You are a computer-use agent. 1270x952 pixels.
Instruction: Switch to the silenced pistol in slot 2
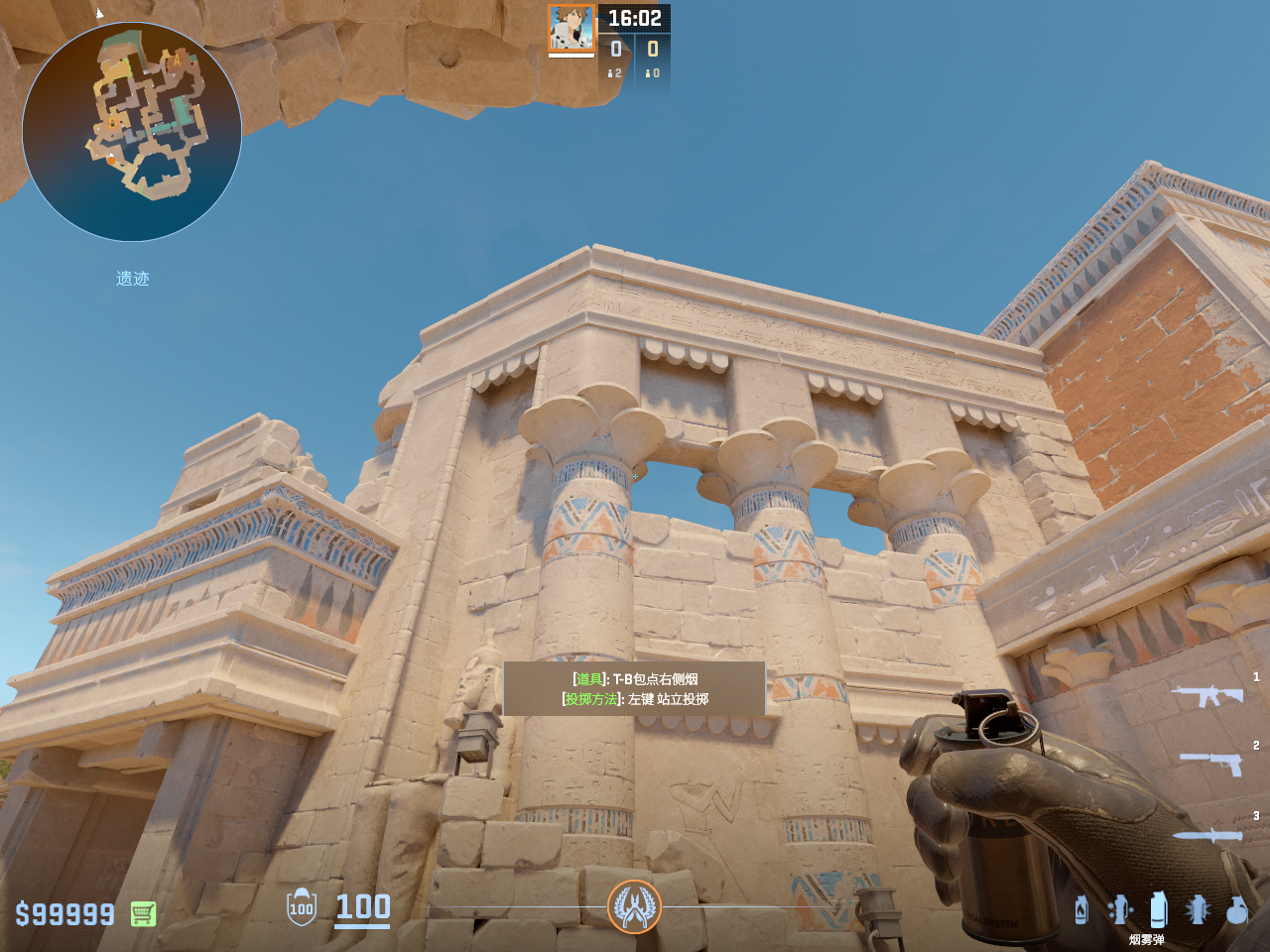1210,763
